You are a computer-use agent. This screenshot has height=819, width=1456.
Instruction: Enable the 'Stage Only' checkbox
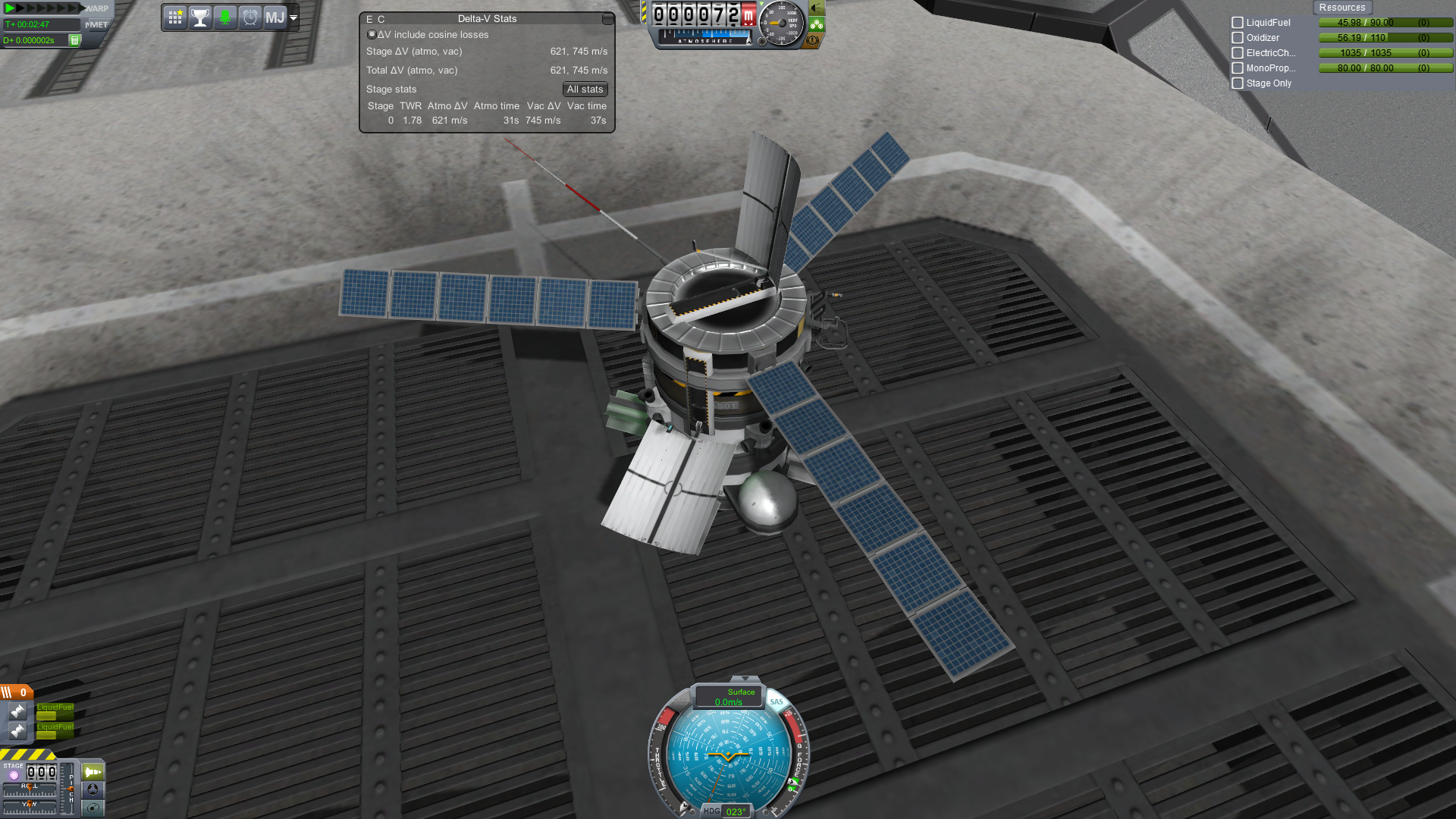point(1238,83)
